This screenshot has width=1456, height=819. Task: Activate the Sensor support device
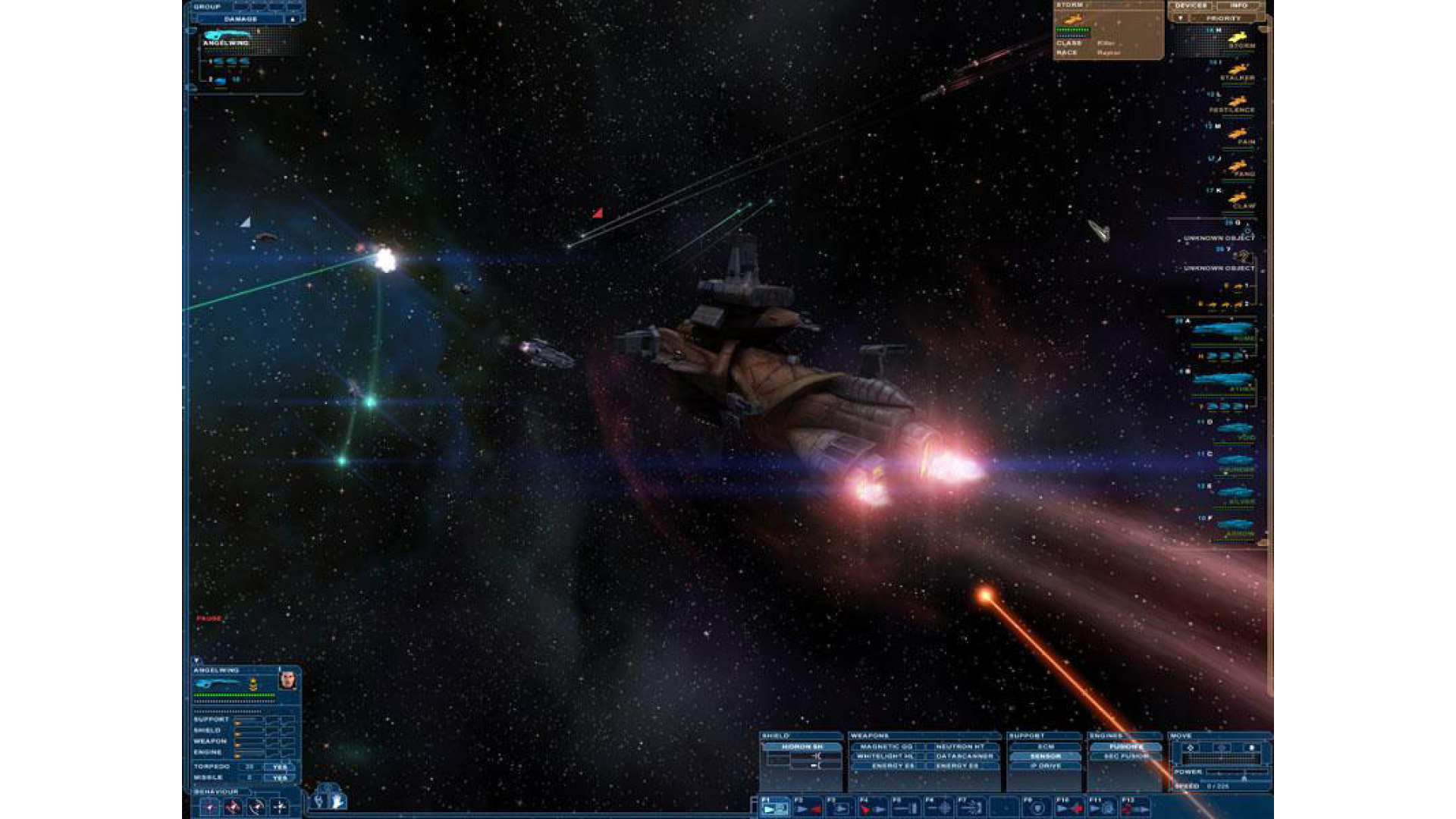pyautogui.click(x=1046, y=756)
